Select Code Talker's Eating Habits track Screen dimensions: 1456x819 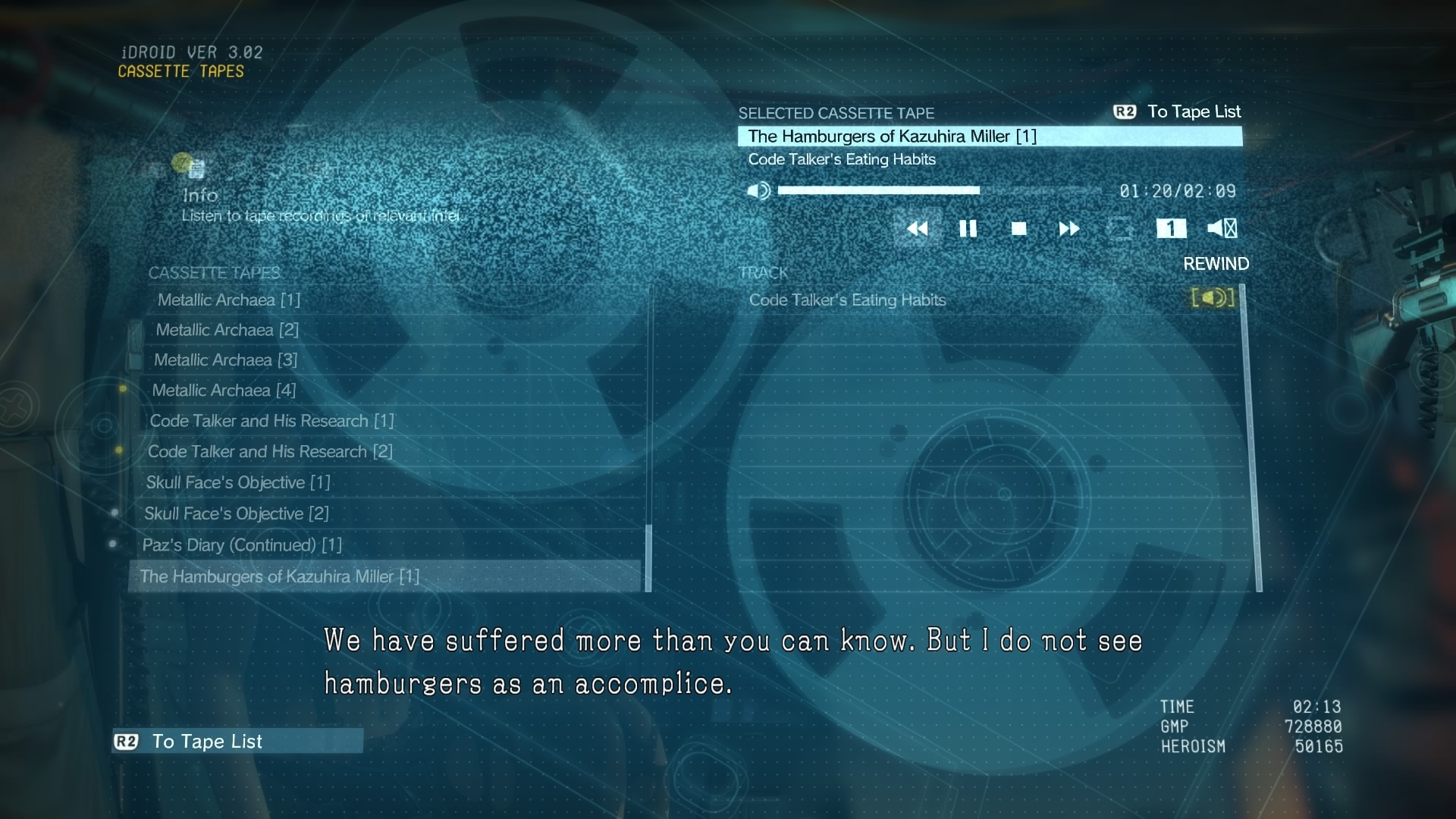click(847, 300)
